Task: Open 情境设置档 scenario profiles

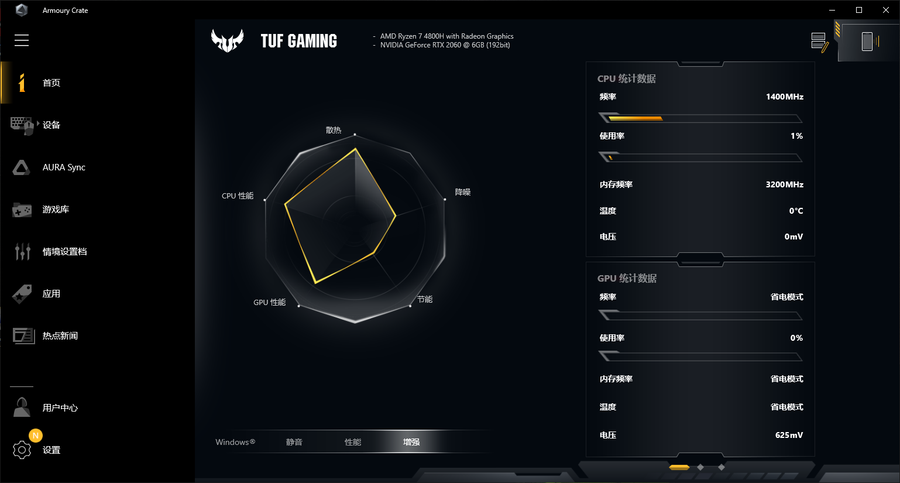Action: tap(64, 252)
